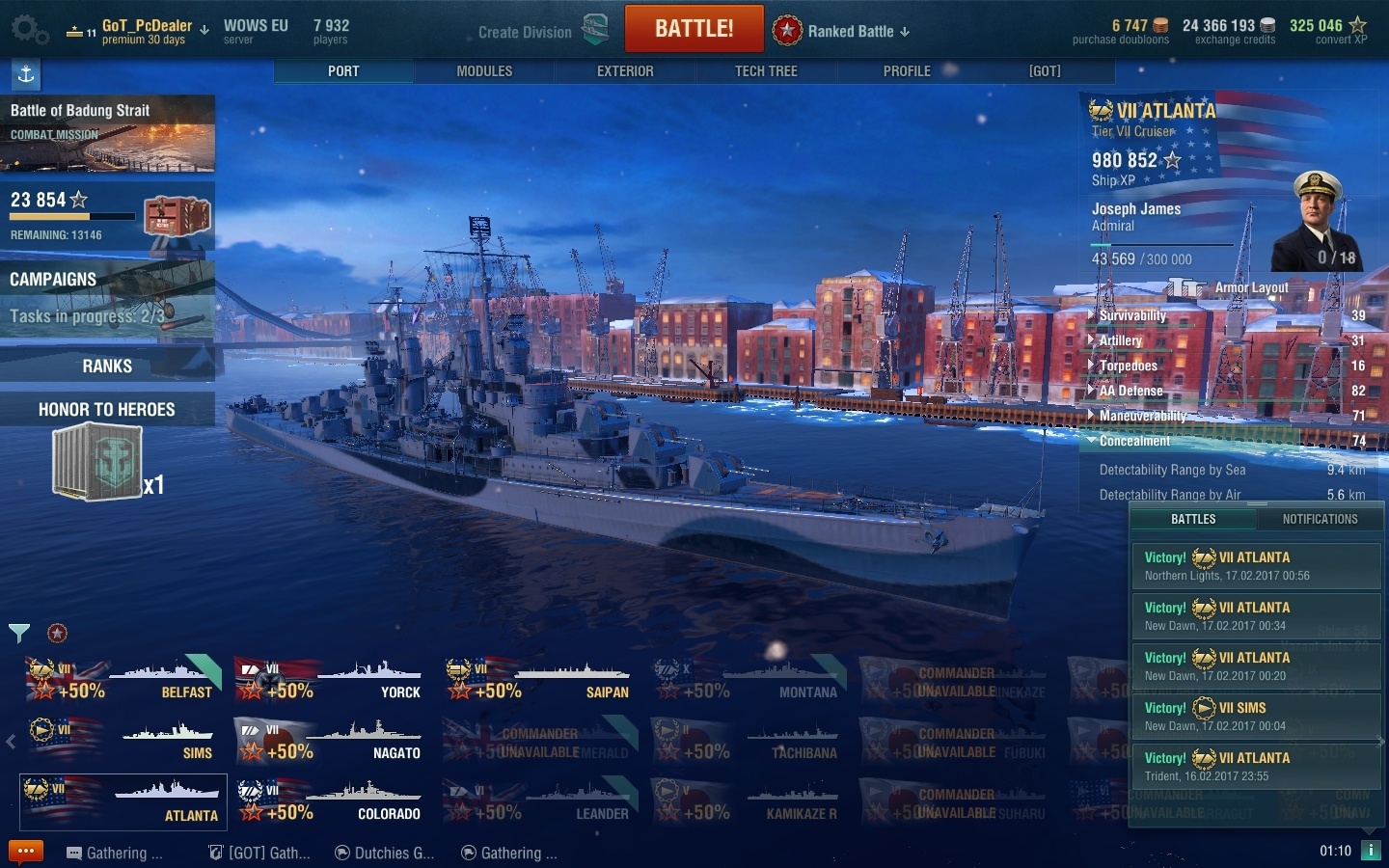Open the Campaigns panel
This screenshot has width=1389, height=868.
coord(107,297)
